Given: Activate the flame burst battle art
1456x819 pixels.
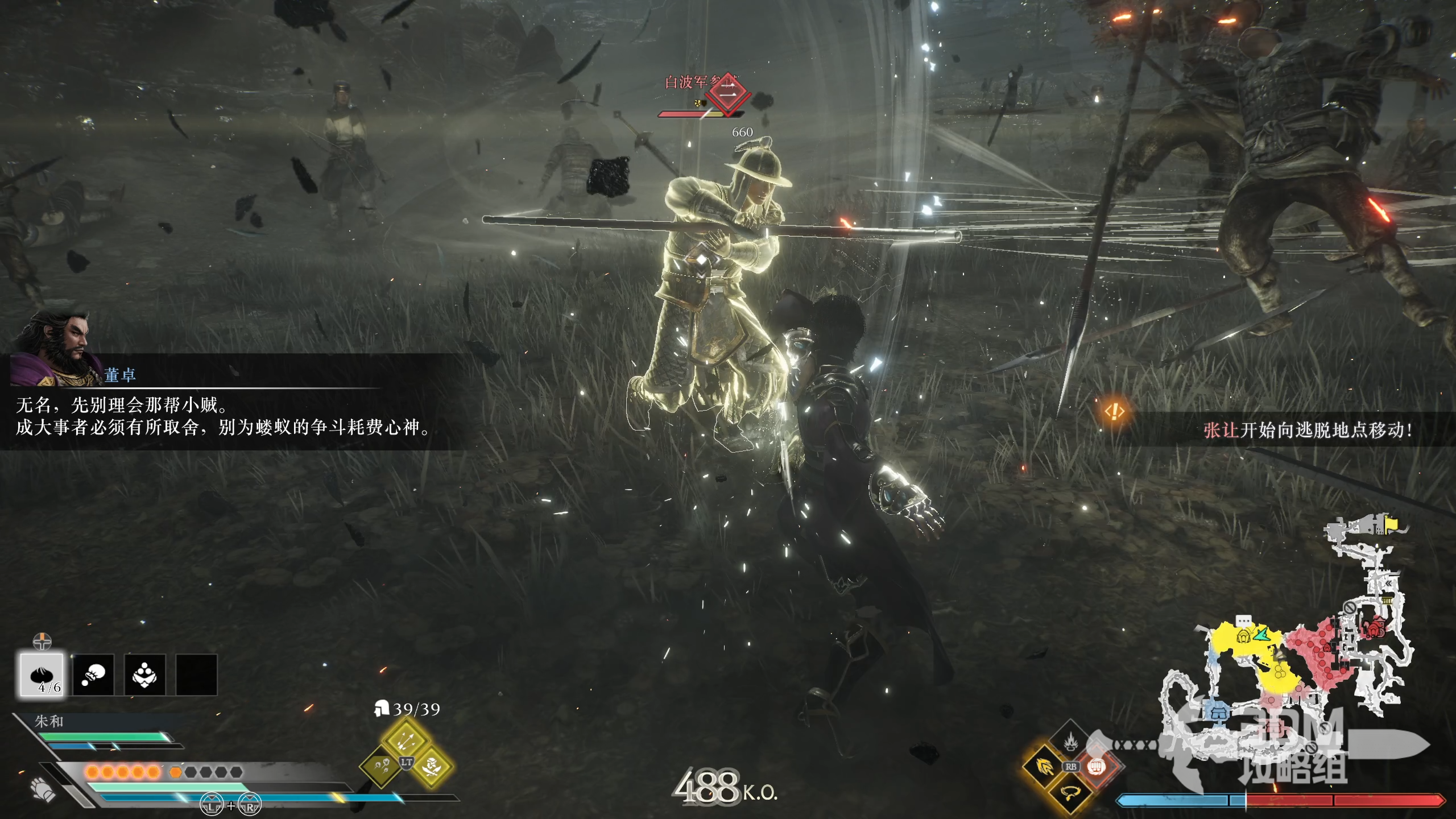Looking at the screenshot, I should [1071, 741].
